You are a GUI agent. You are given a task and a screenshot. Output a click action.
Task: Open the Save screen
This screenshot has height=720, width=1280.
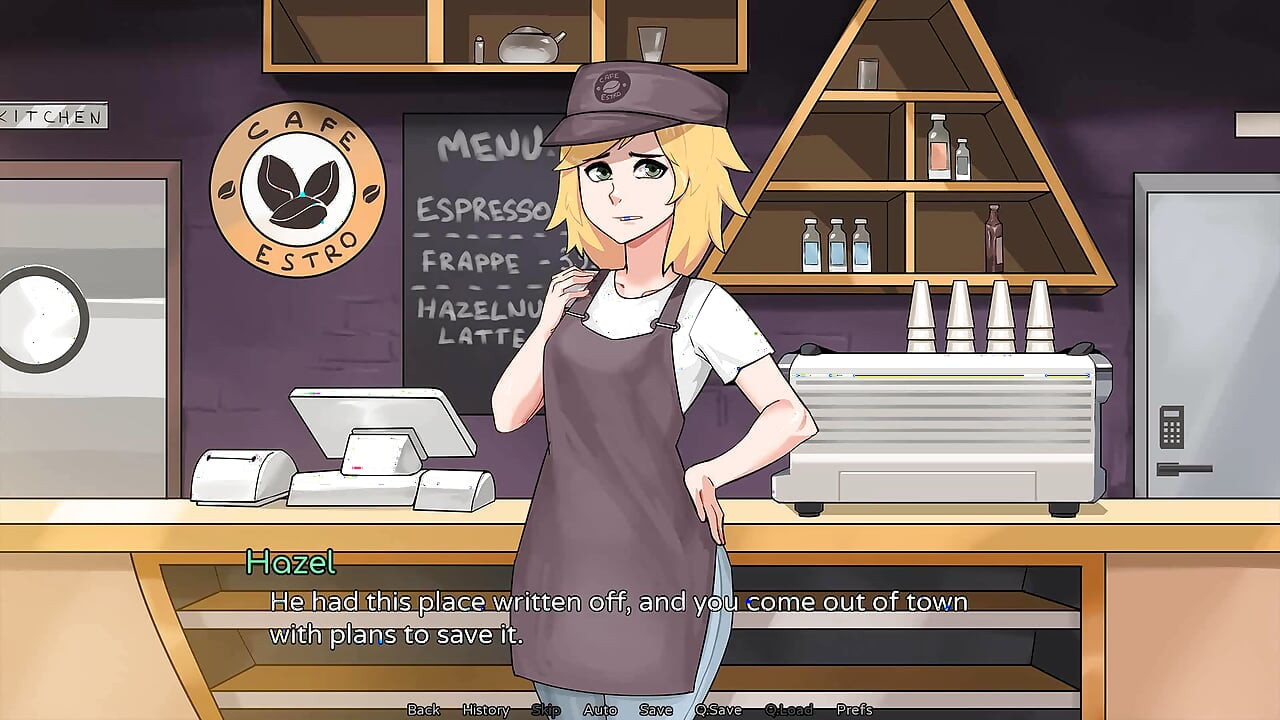point(654,710)
